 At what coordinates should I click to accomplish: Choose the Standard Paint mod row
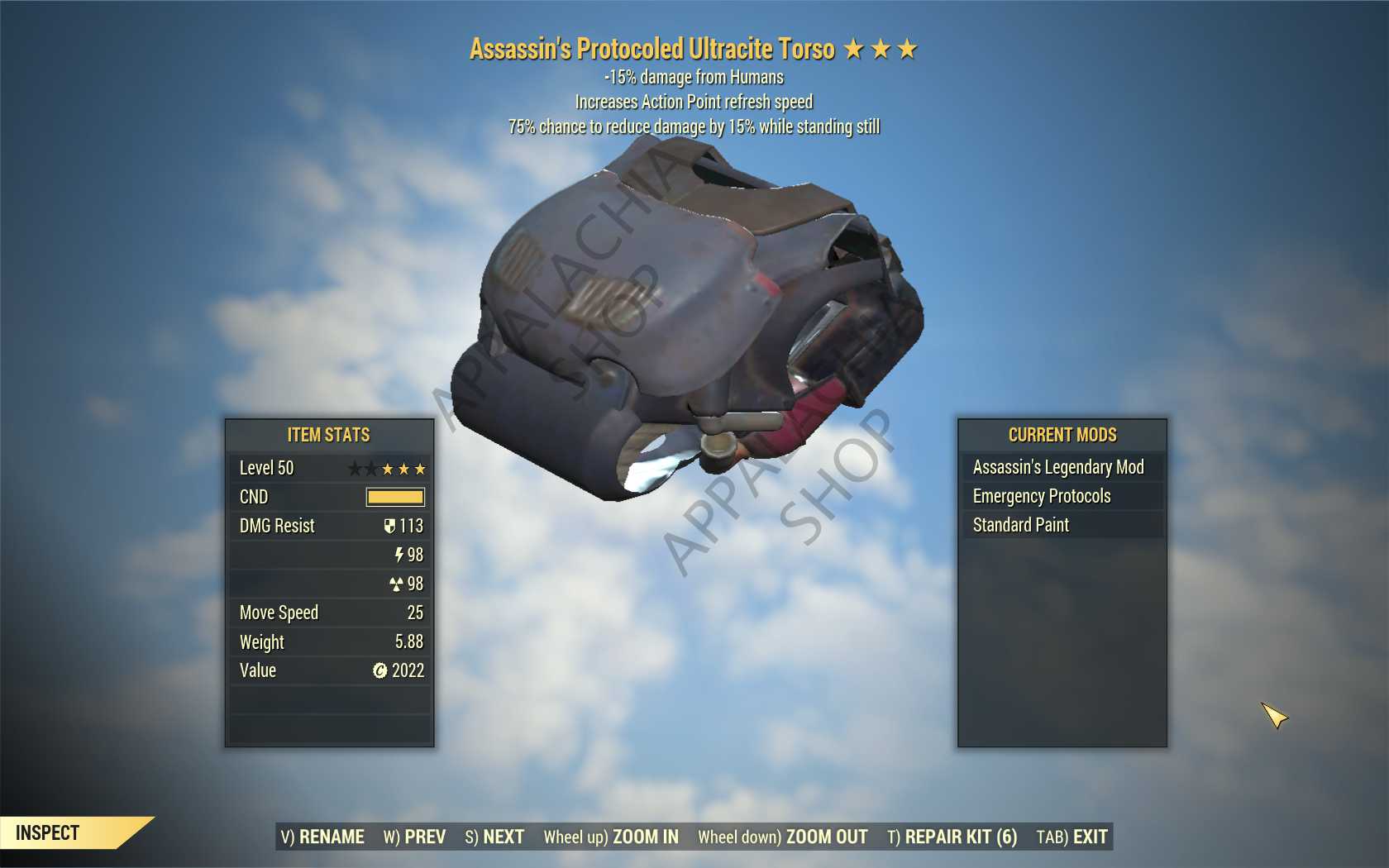pyautogui.click(x=1062, y=525)
